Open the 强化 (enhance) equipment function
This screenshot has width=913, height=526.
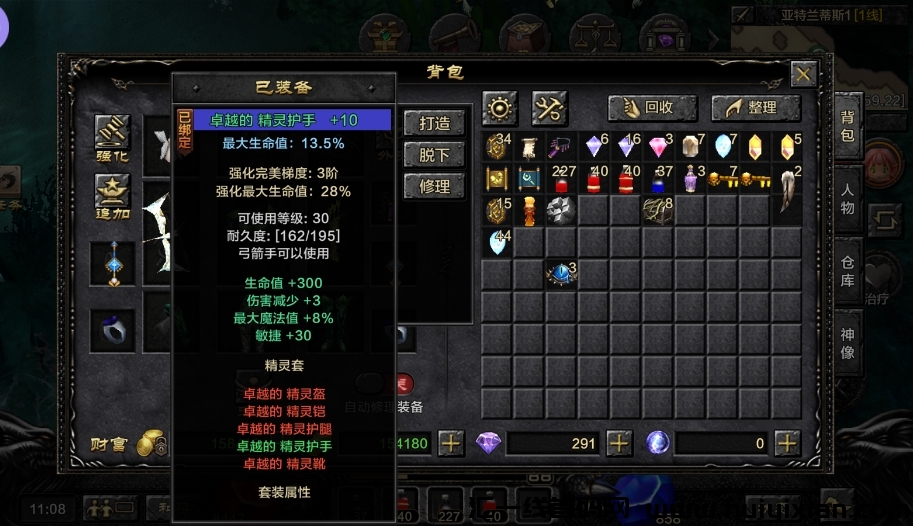[113, 137]
